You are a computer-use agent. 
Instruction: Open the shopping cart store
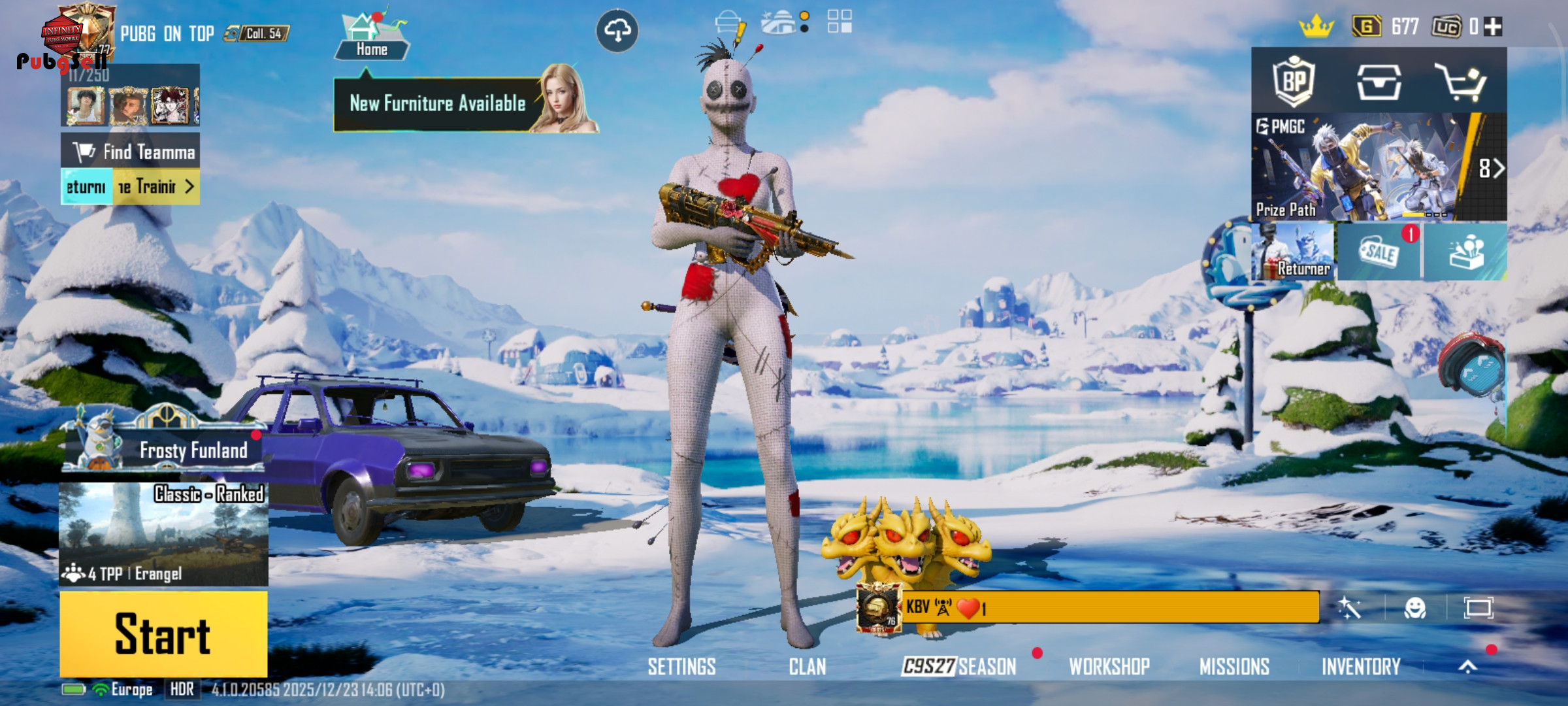coord(1461,82)
